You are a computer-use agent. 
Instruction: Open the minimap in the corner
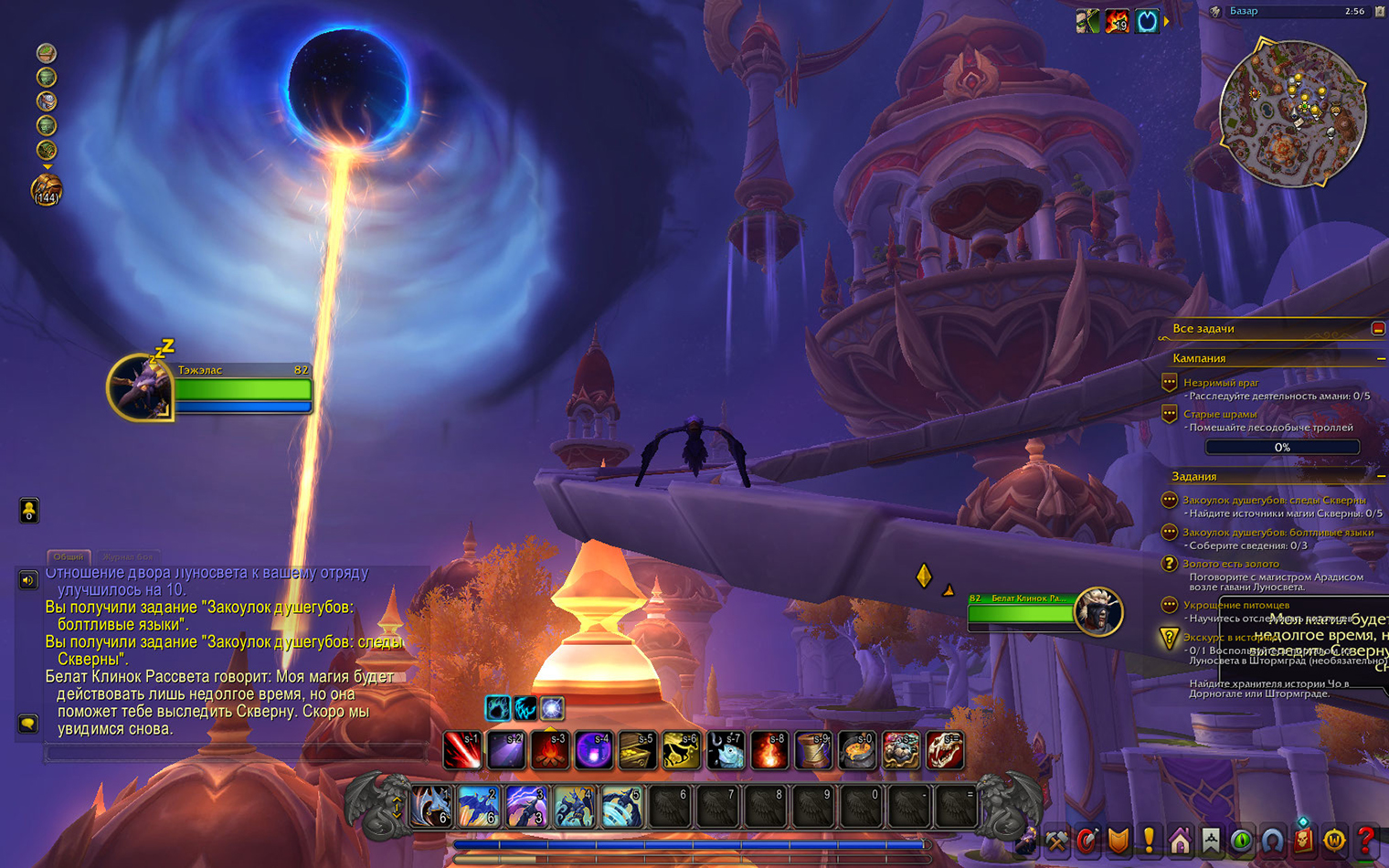coord(1292,111)
